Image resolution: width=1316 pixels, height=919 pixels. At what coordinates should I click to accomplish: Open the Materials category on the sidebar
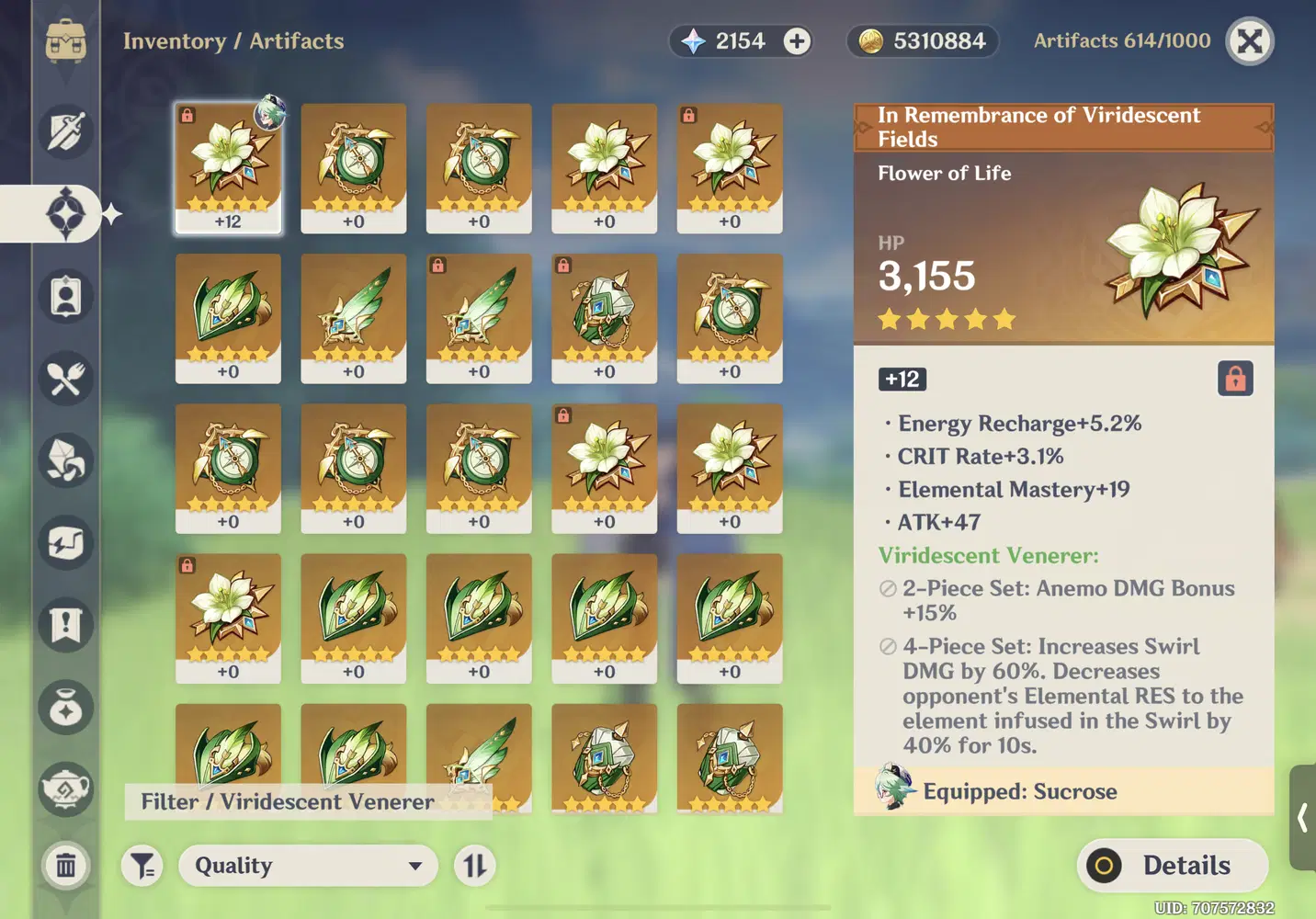[66, 462]
